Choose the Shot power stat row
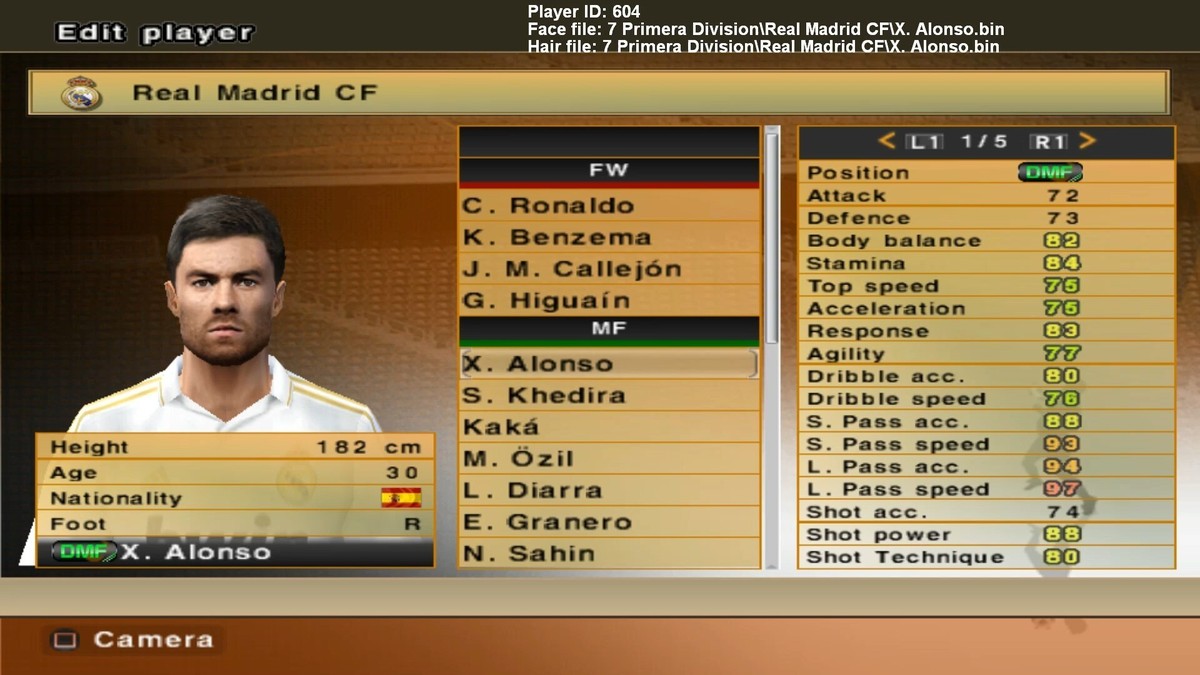The width and height of the screenshot is (1200, 675). pyautogui.click(x=985, y=535)
